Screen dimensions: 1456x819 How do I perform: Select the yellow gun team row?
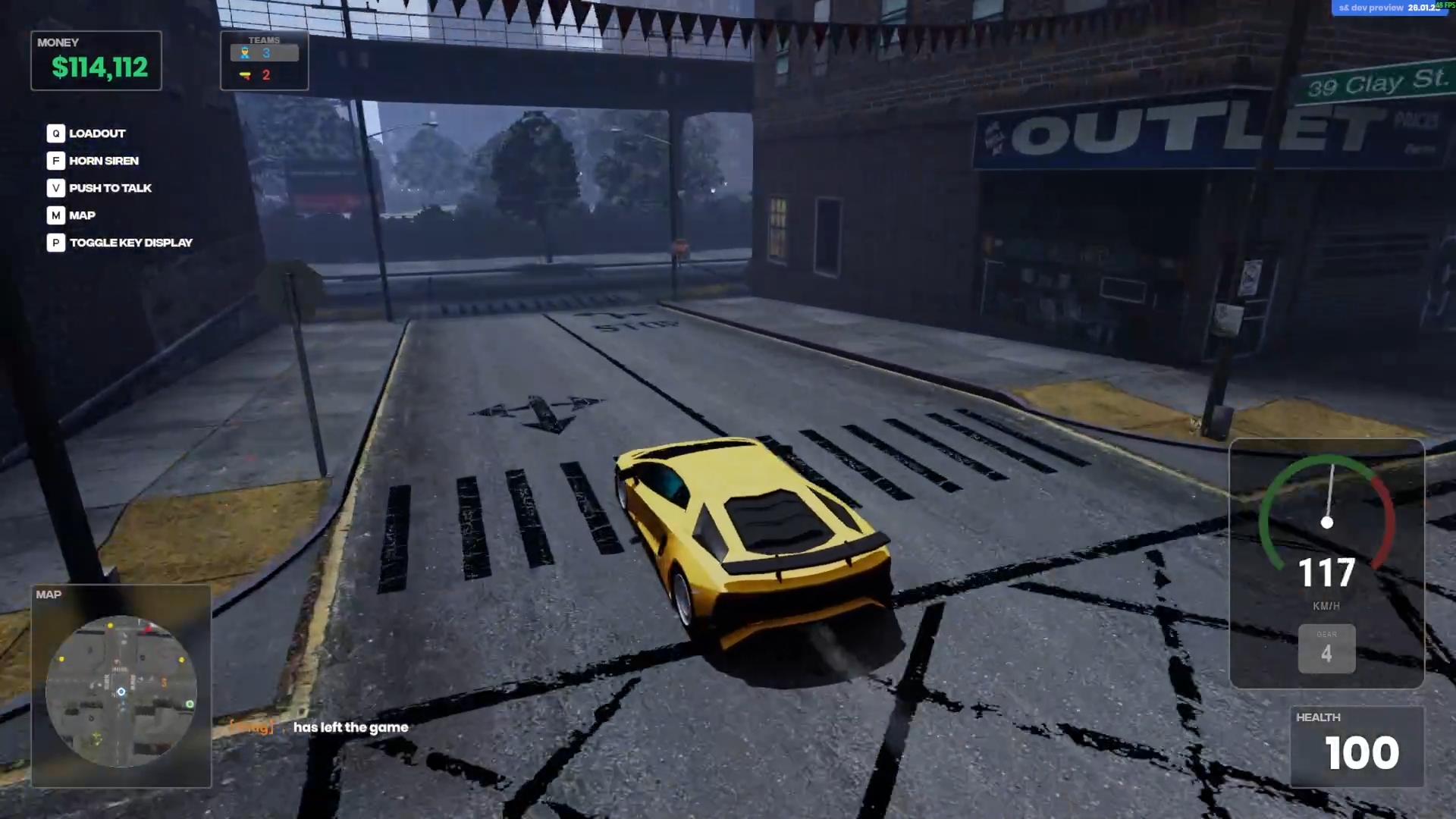pyautogui.click(x=264, y=75)
